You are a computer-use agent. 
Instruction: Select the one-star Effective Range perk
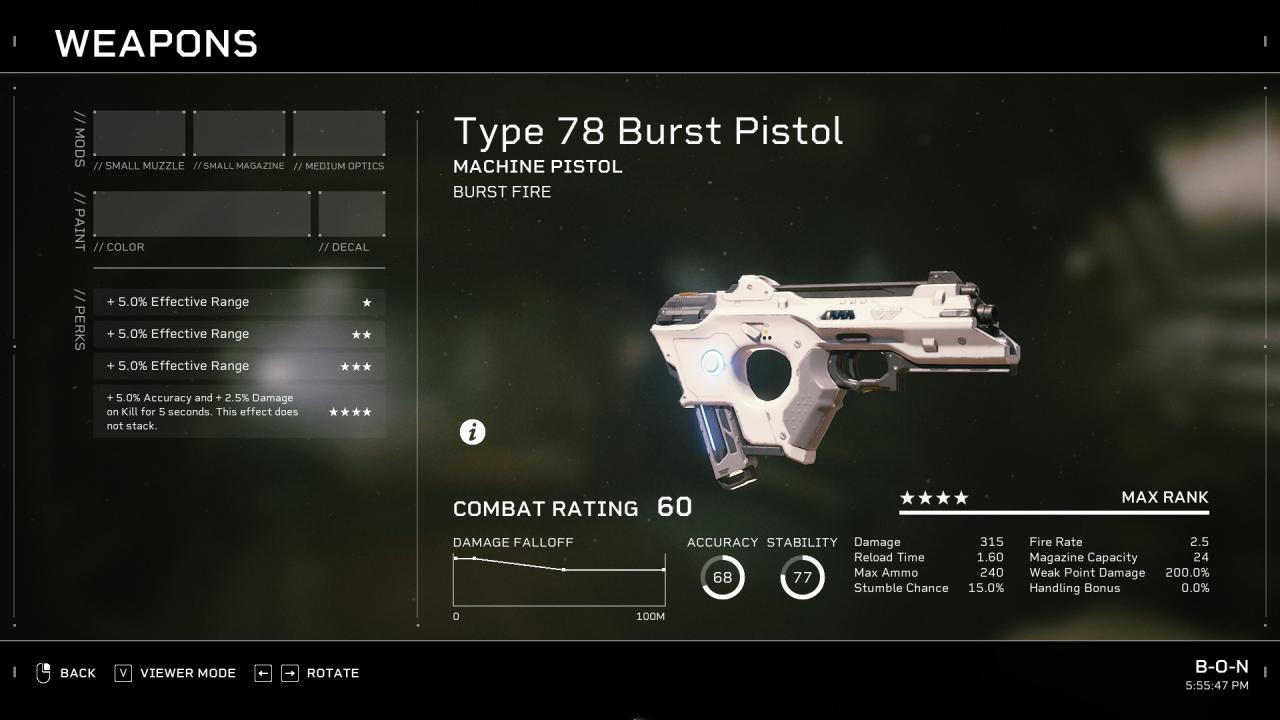click(x=239, y=302)
